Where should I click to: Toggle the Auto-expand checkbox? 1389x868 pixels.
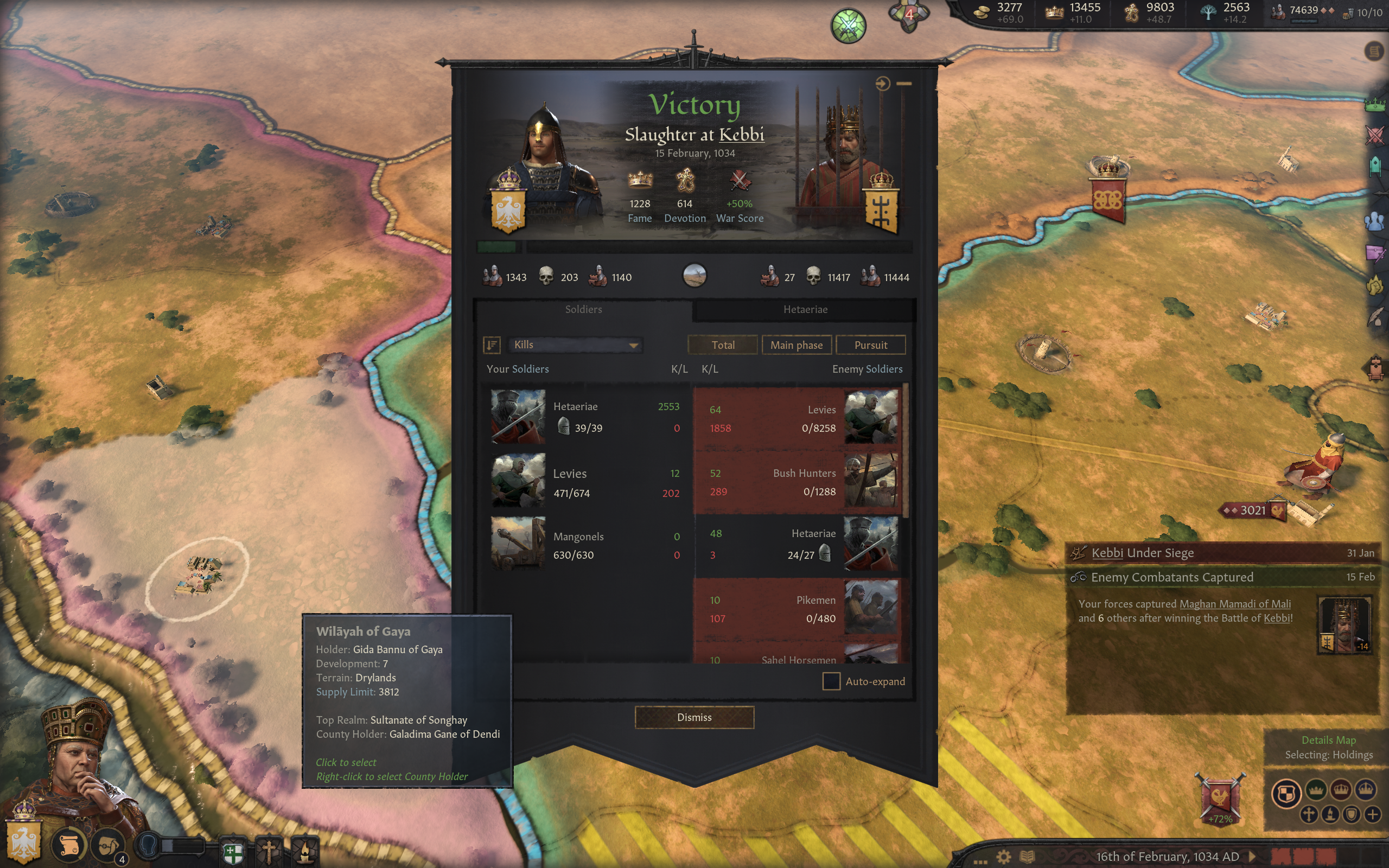[831, 681]
